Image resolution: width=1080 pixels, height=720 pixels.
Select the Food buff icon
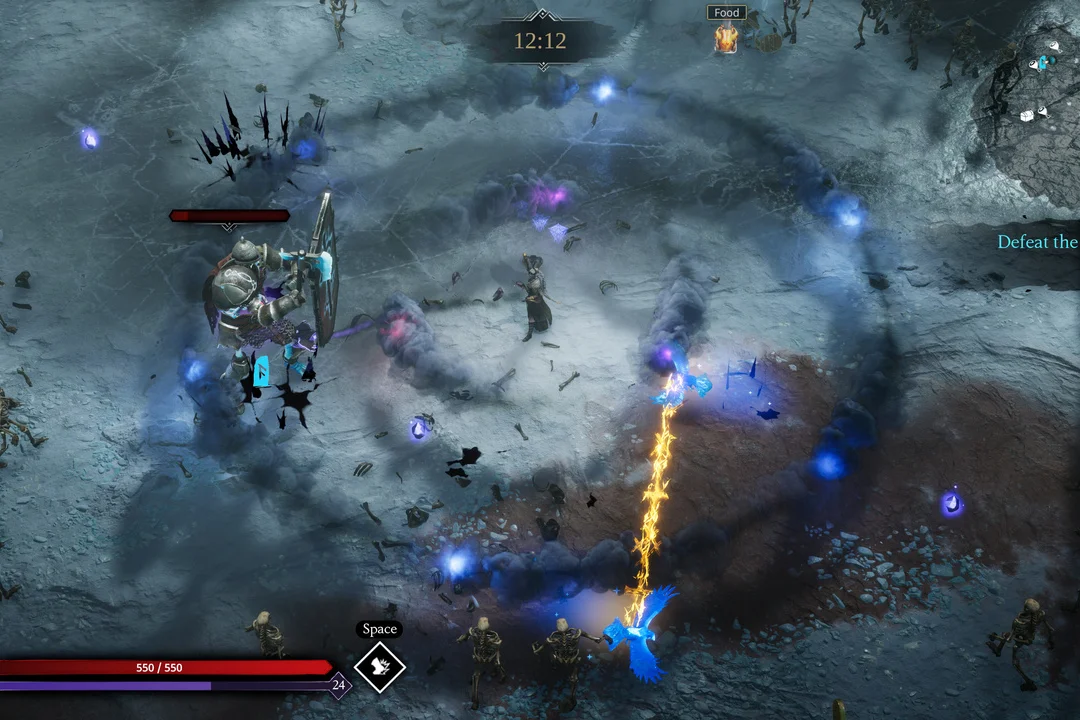[726, 38]
